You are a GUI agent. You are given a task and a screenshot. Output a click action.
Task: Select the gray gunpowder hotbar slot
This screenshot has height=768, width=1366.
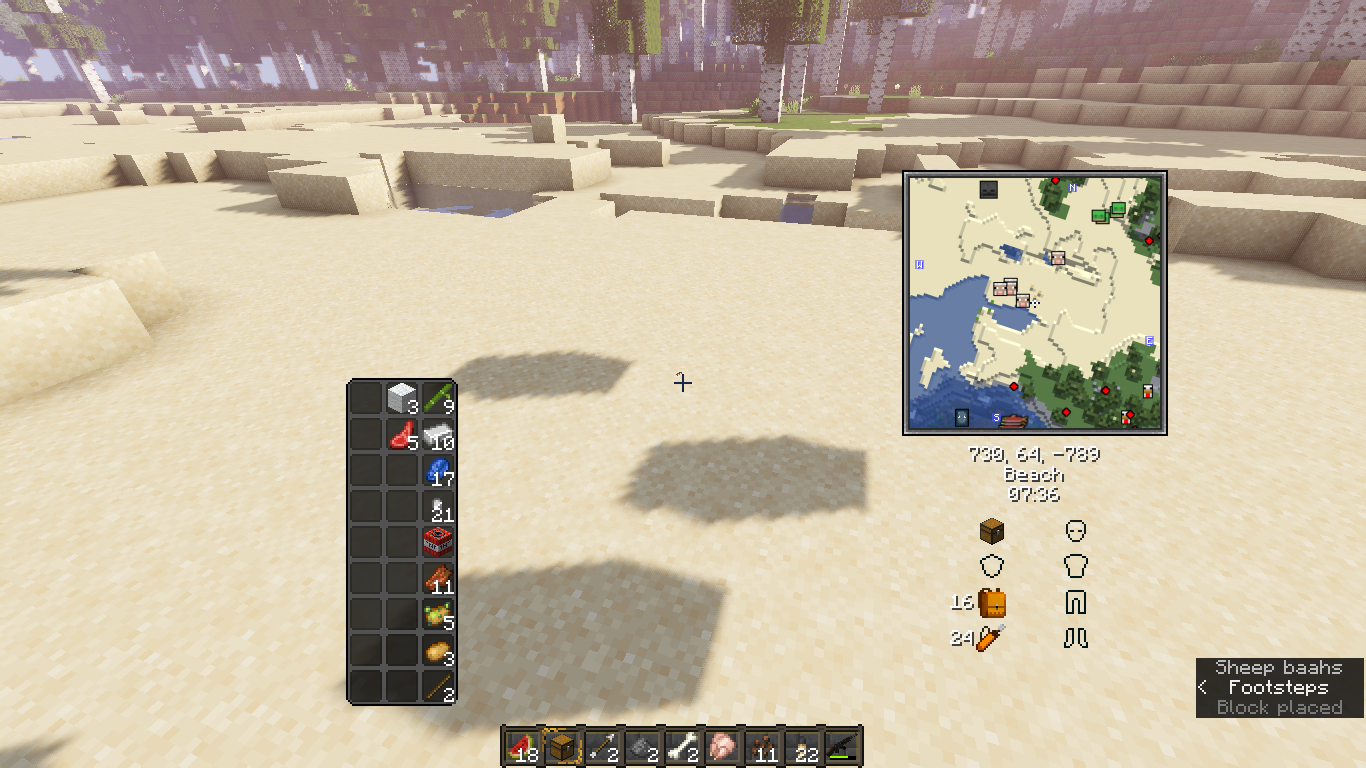point(641,746)
